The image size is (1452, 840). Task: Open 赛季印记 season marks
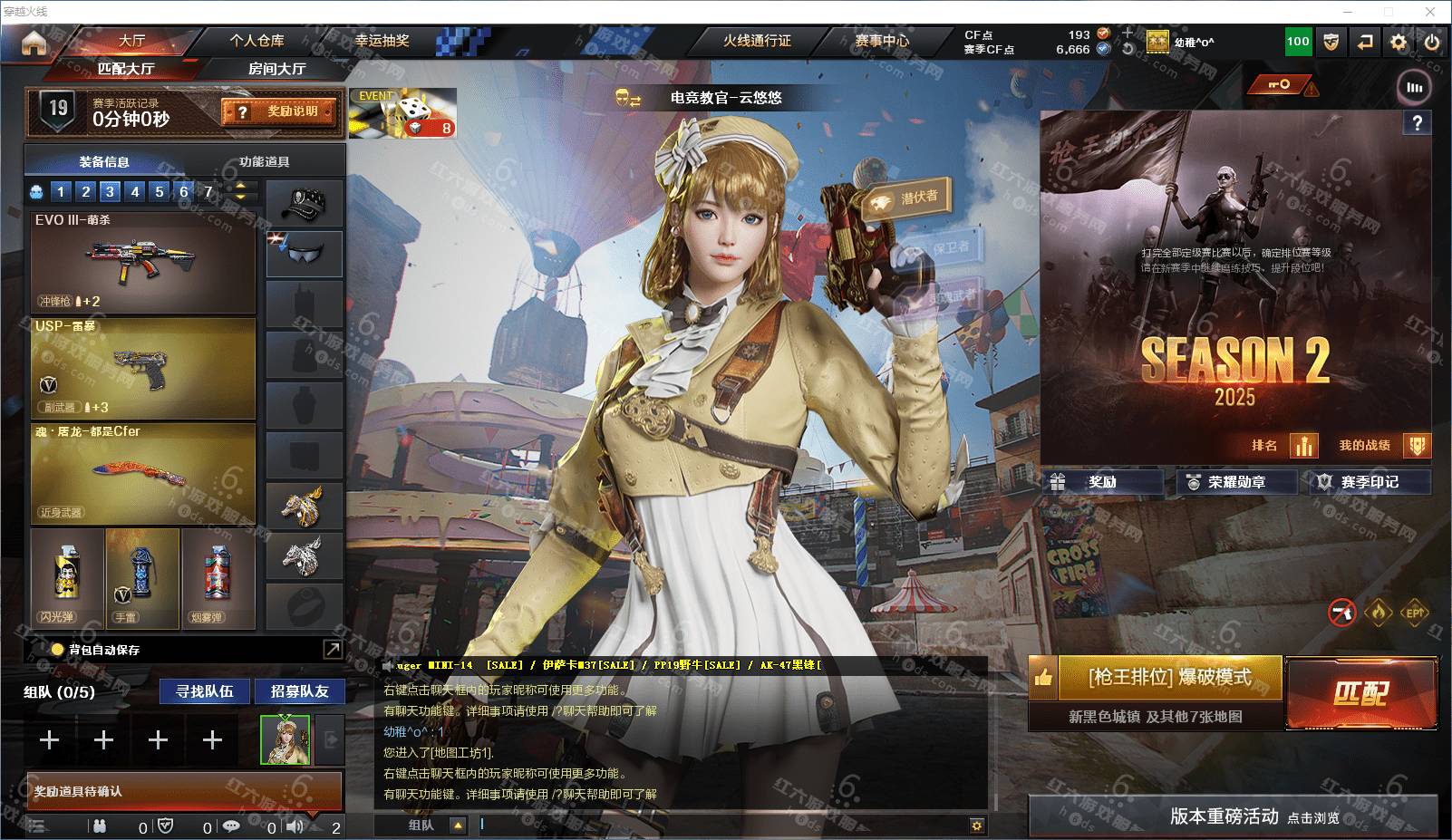point(1369,482)
